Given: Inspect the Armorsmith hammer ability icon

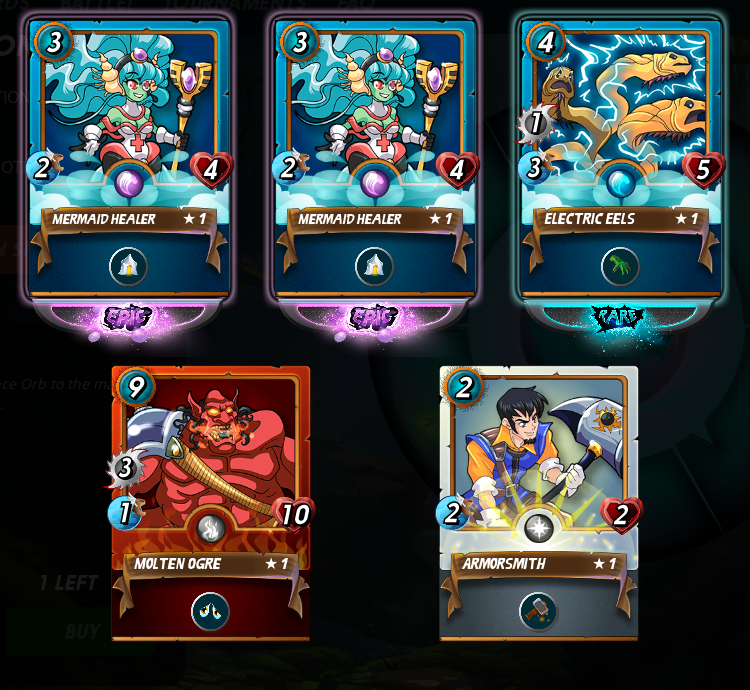Looking at the screenshot, I should coord(538,611).
